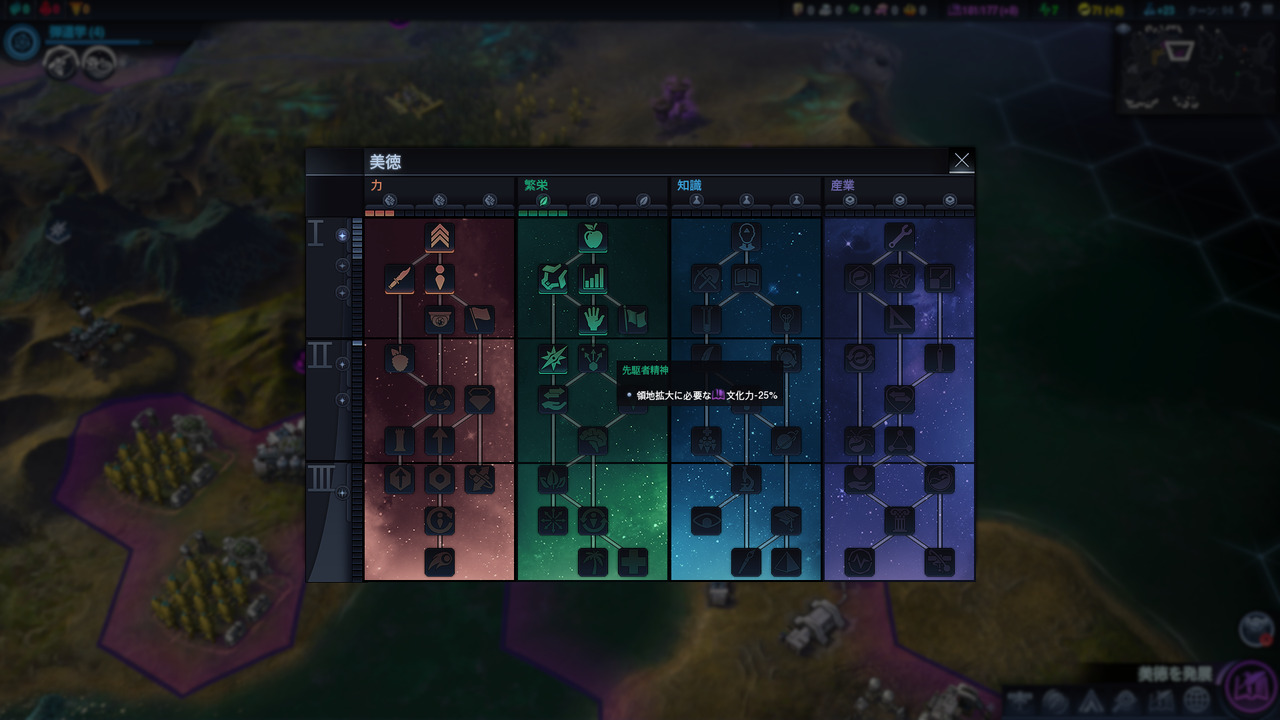Pick the columned building Industry virtue
The height and width of the screenshot is (720, 1280).
point(899,520)
